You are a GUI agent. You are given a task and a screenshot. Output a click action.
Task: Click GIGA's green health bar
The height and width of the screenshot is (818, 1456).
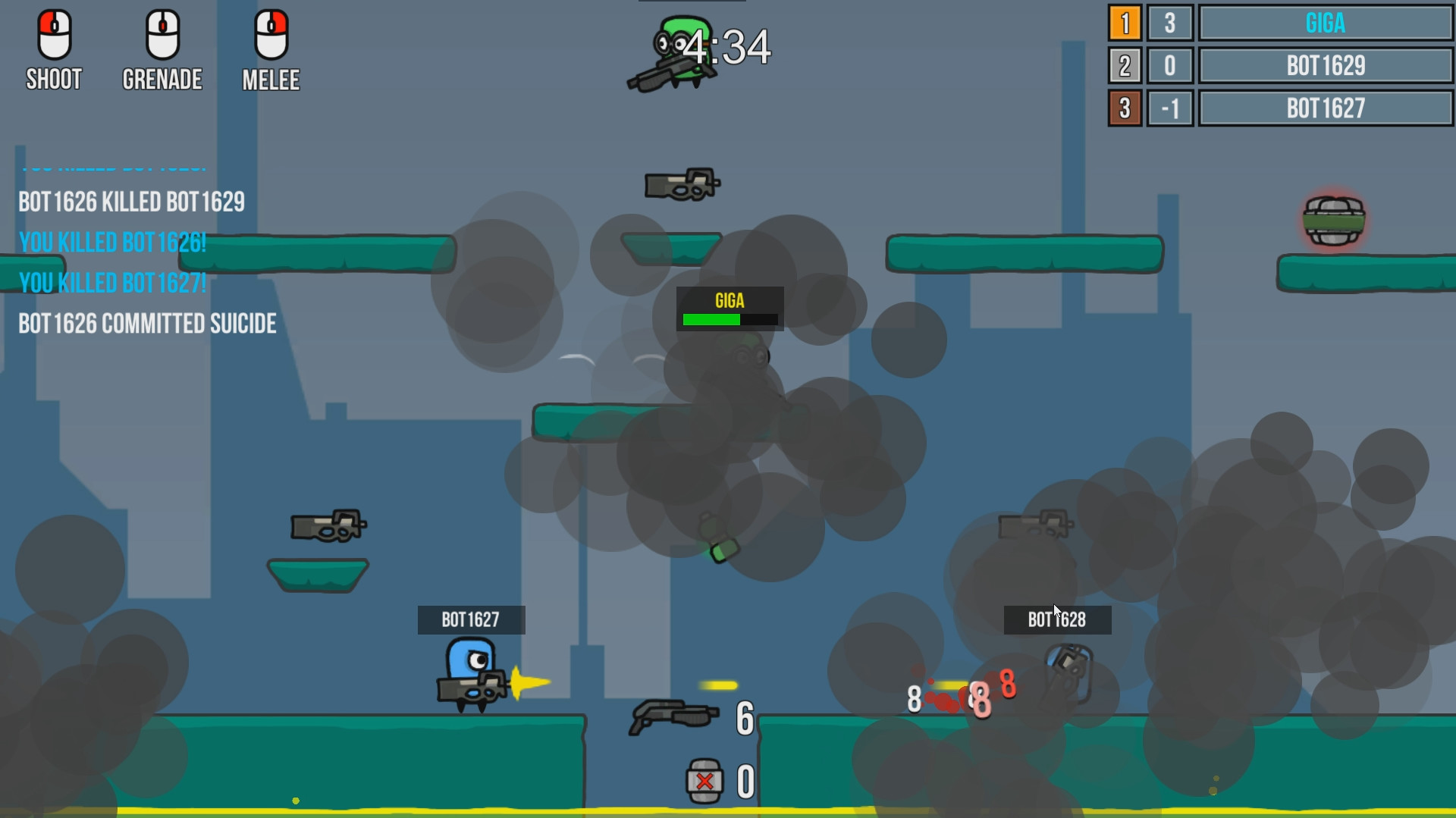712,319
